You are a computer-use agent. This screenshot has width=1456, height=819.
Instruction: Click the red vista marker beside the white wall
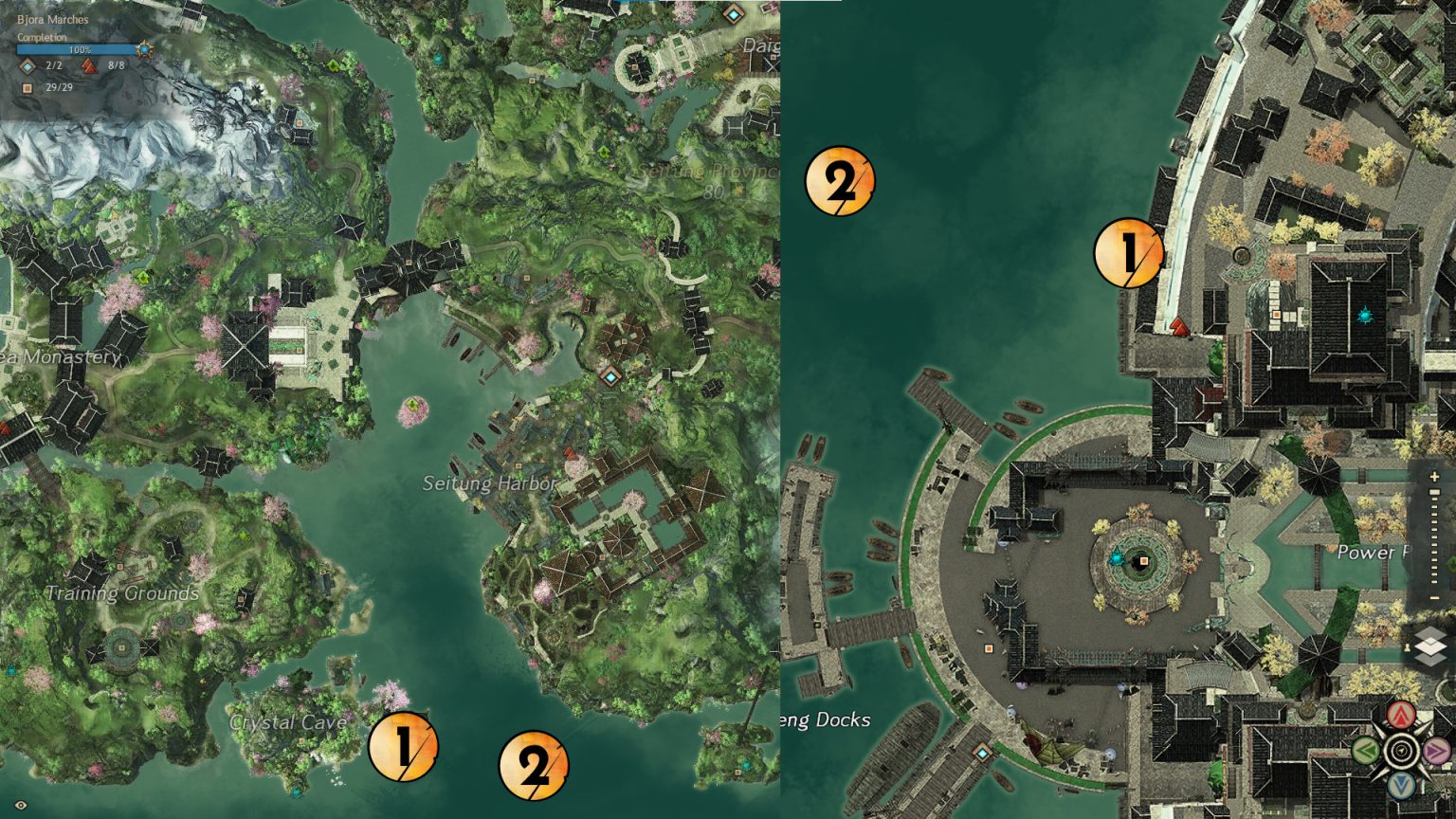1179,327
